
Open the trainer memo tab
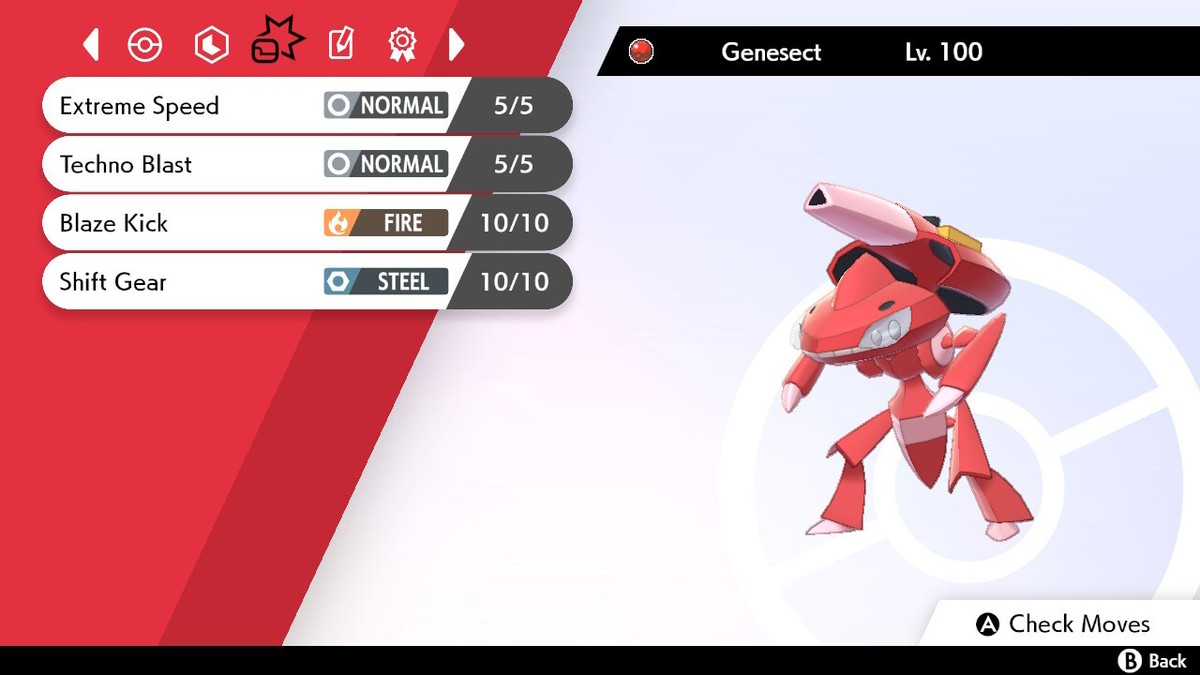(x=341, y=45)
